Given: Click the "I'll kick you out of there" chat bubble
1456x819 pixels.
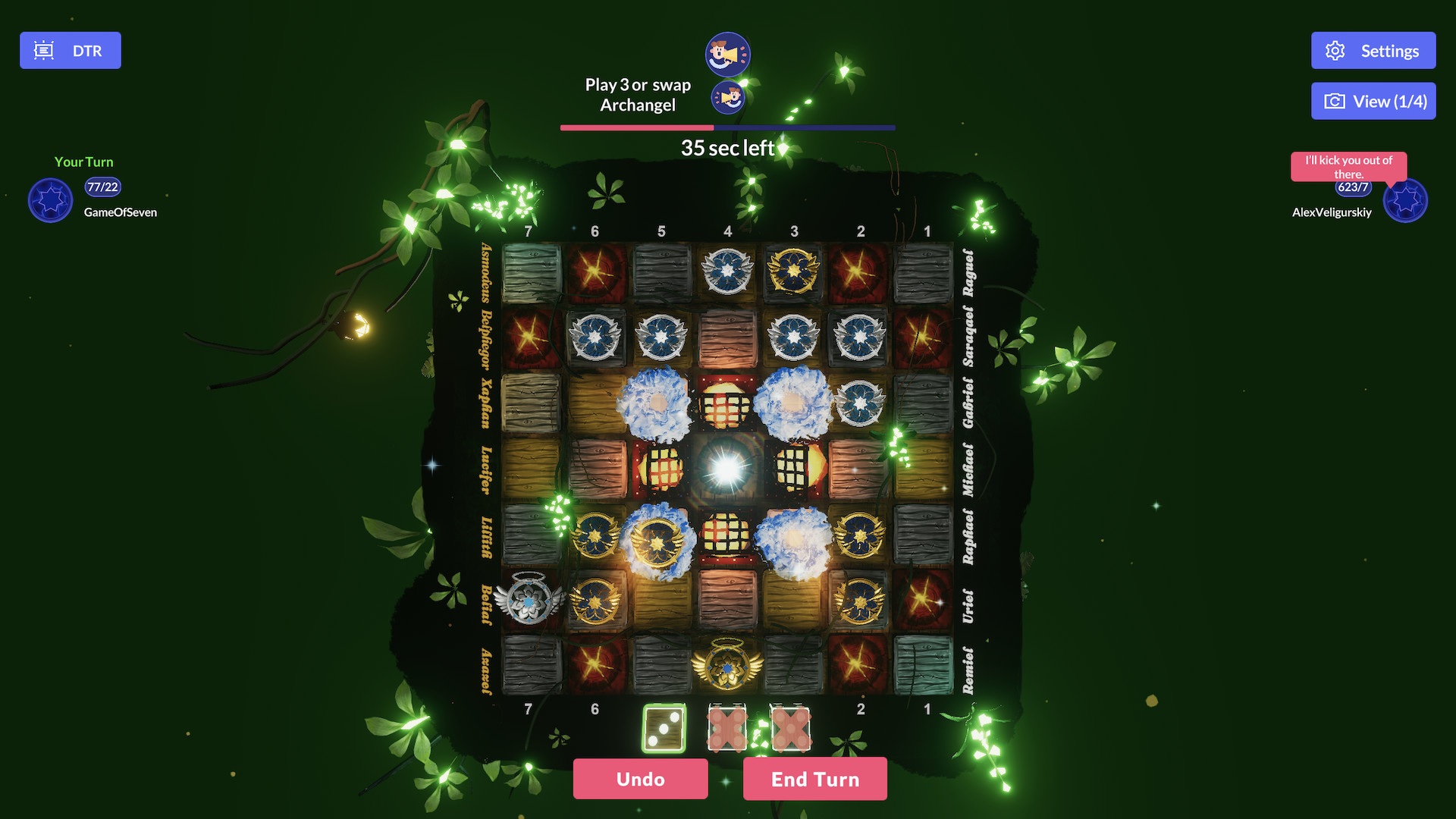Looking at the screenshot, I should (x=1348, y=167).
